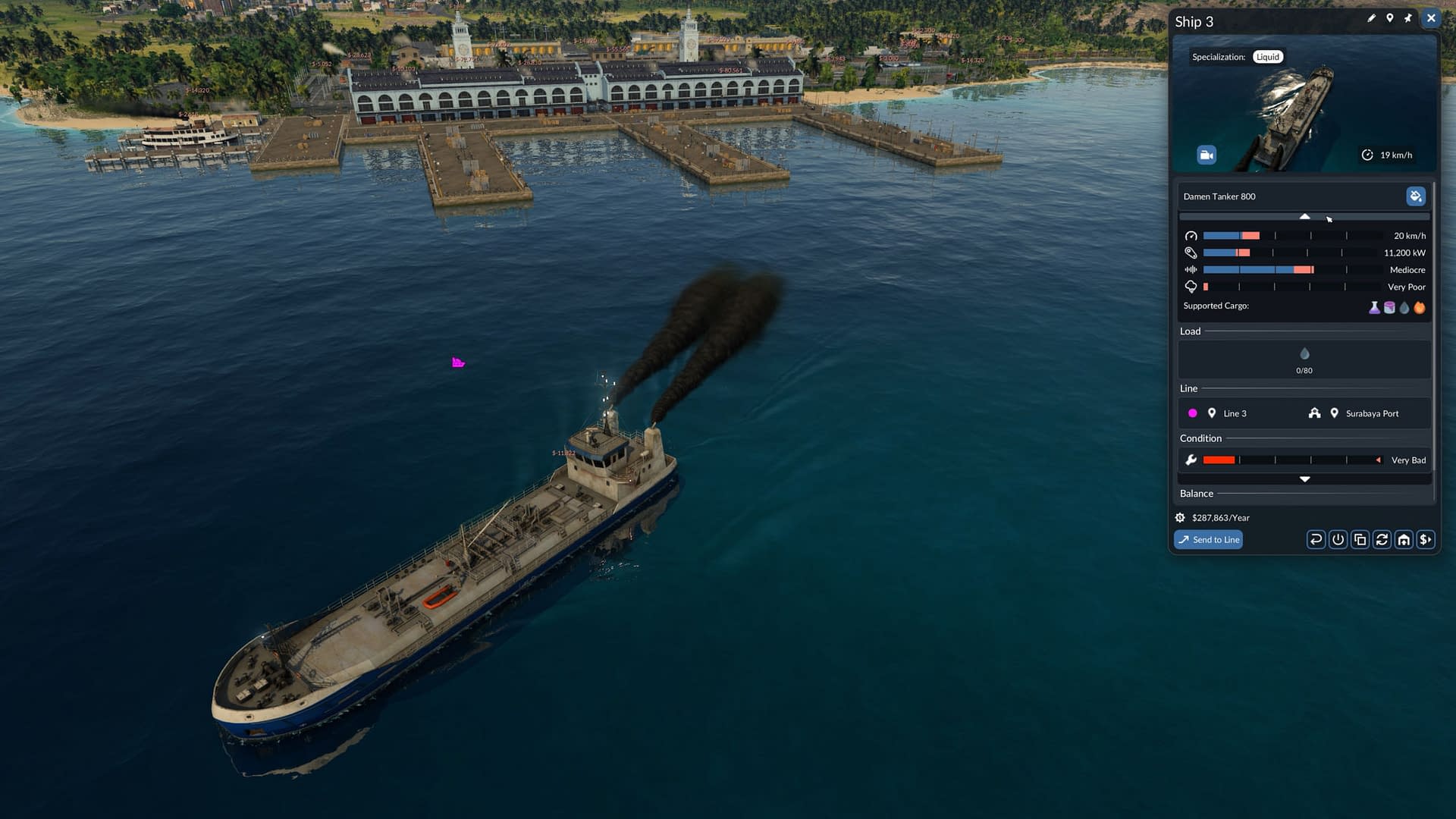Open the paint bucket color options
The width and height of the screenshot is (1456, 819).
(1415, 196)
